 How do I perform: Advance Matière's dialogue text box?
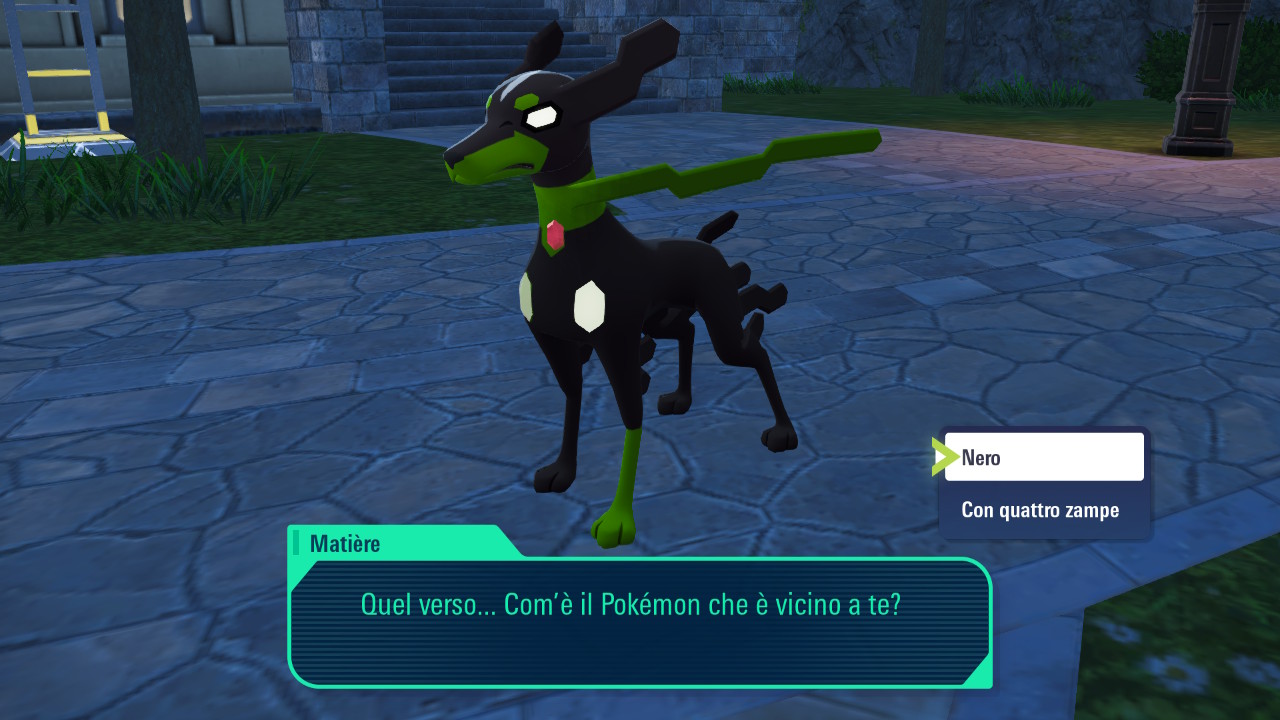[640, 620]
